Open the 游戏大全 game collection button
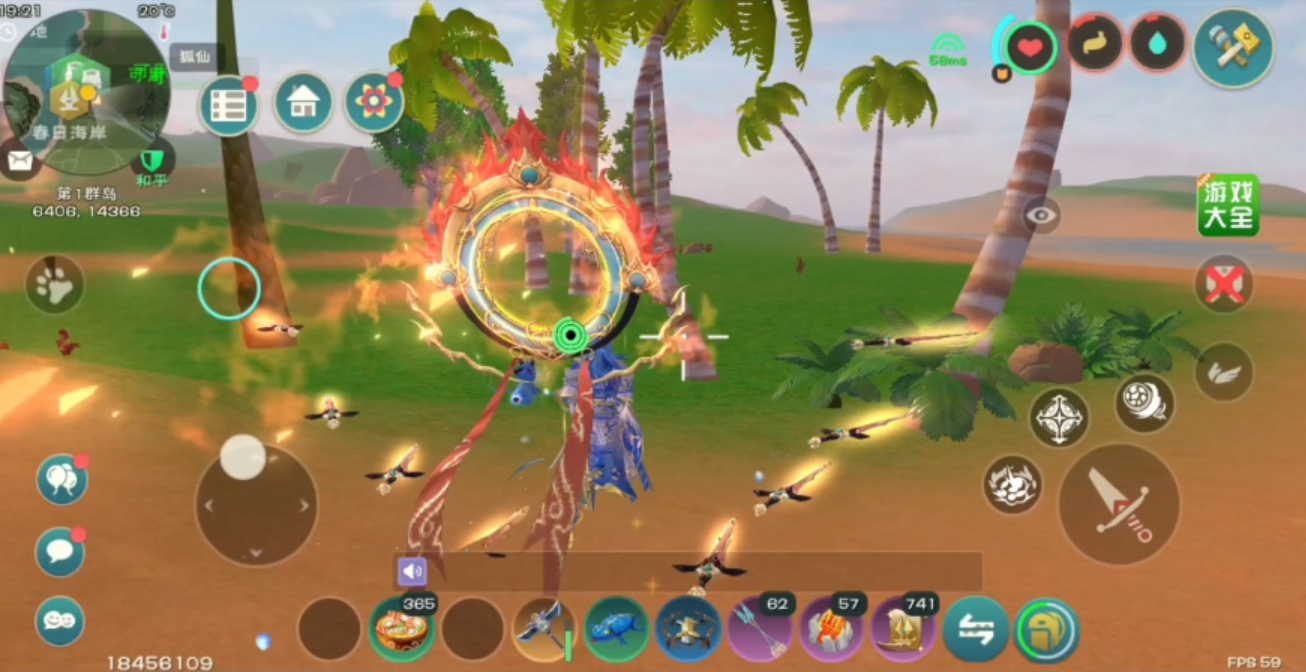Viewport: 1306px width, 672px height. point(1228,205)
